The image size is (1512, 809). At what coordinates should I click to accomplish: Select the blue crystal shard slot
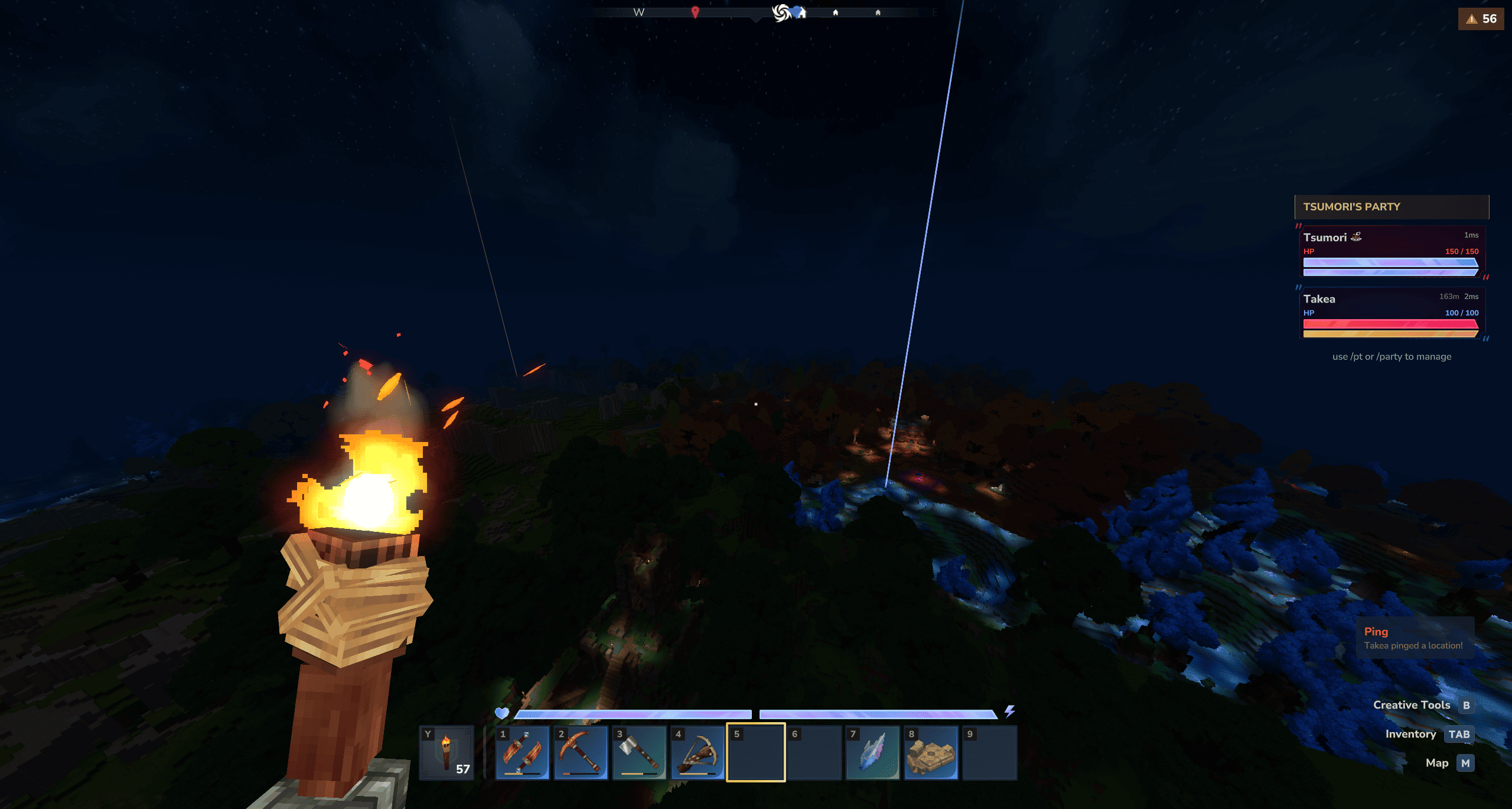(x=872, y=753)
